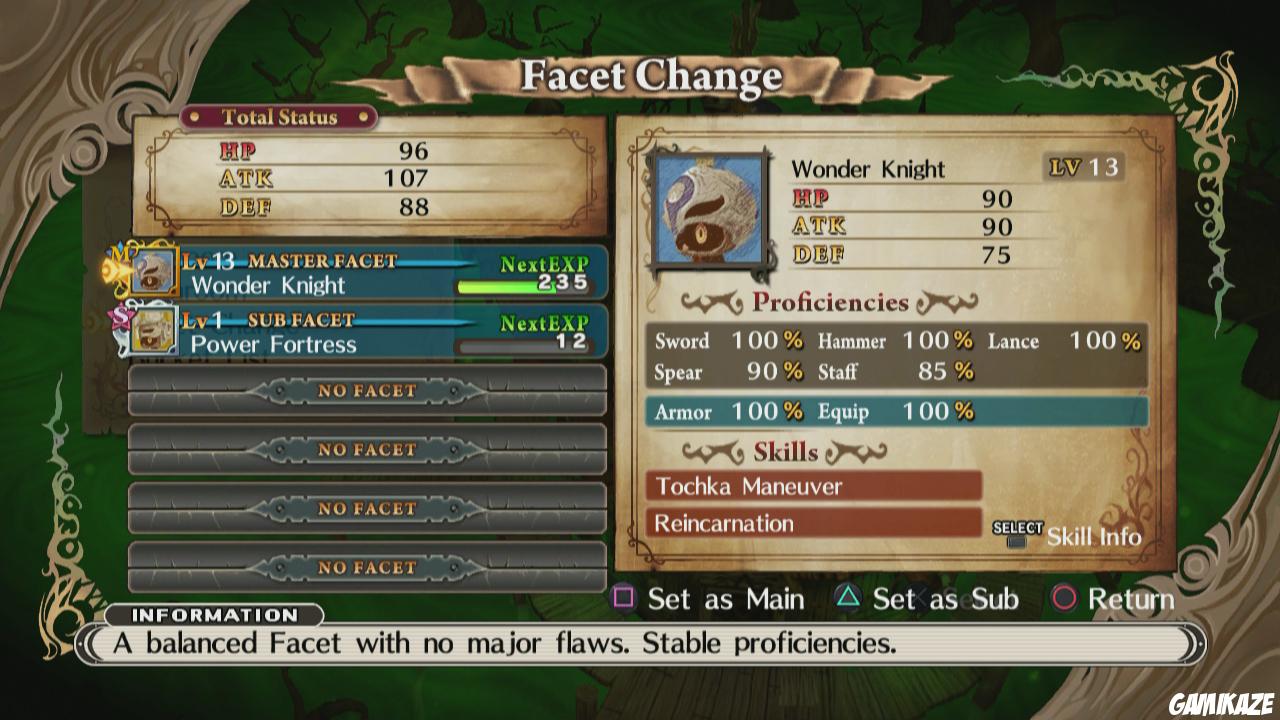Viewport: 1280px width, 720px height.
Task: Open the Total Status header
Action: tap(278, 117)
